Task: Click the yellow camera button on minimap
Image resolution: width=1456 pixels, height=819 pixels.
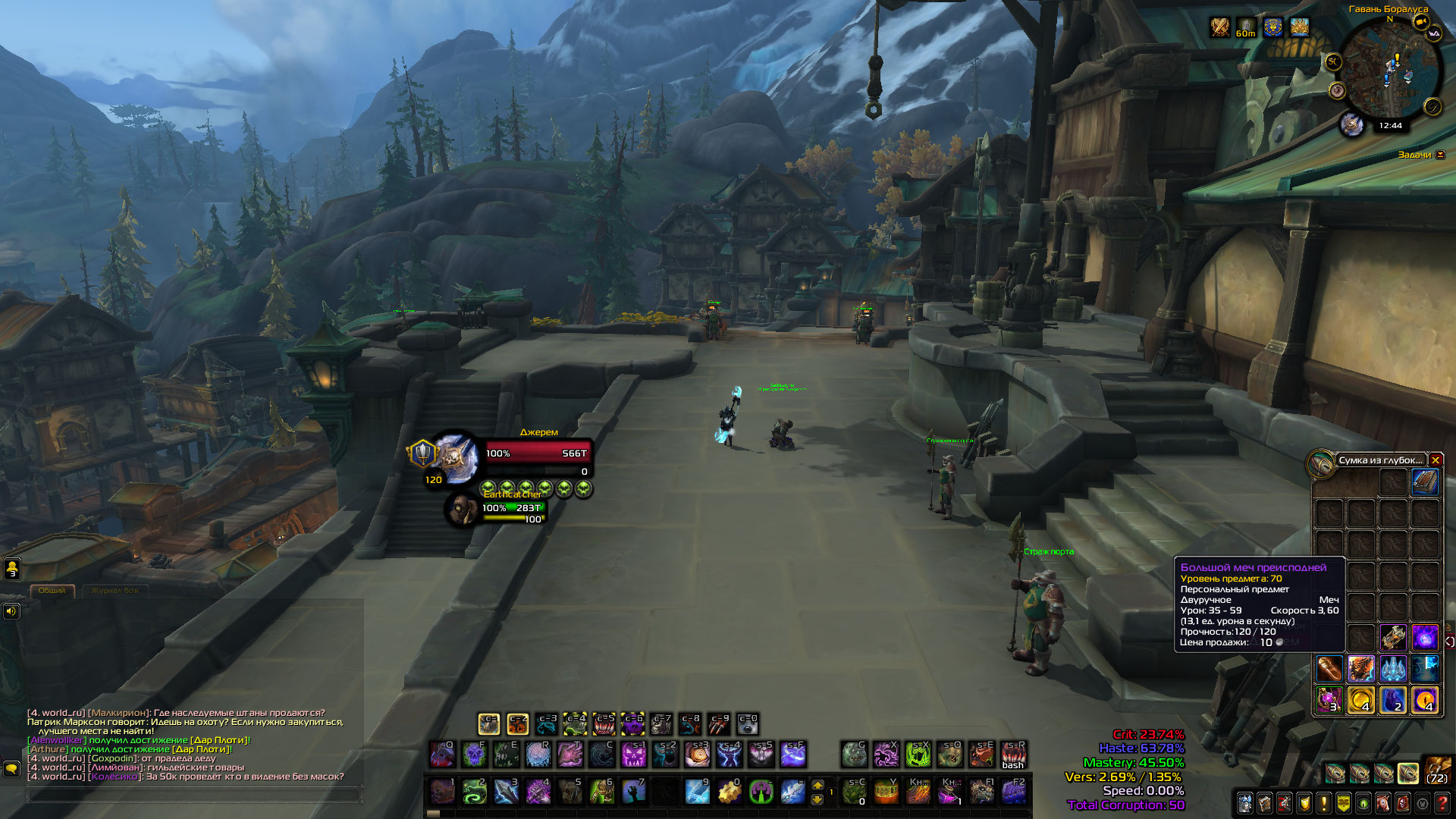Action: pos(1421,22)
